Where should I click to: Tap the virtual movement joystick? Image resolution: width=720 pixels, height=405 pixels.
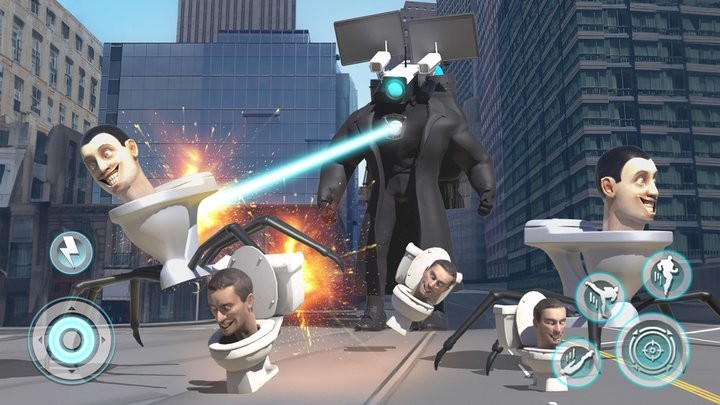(71, 340)
